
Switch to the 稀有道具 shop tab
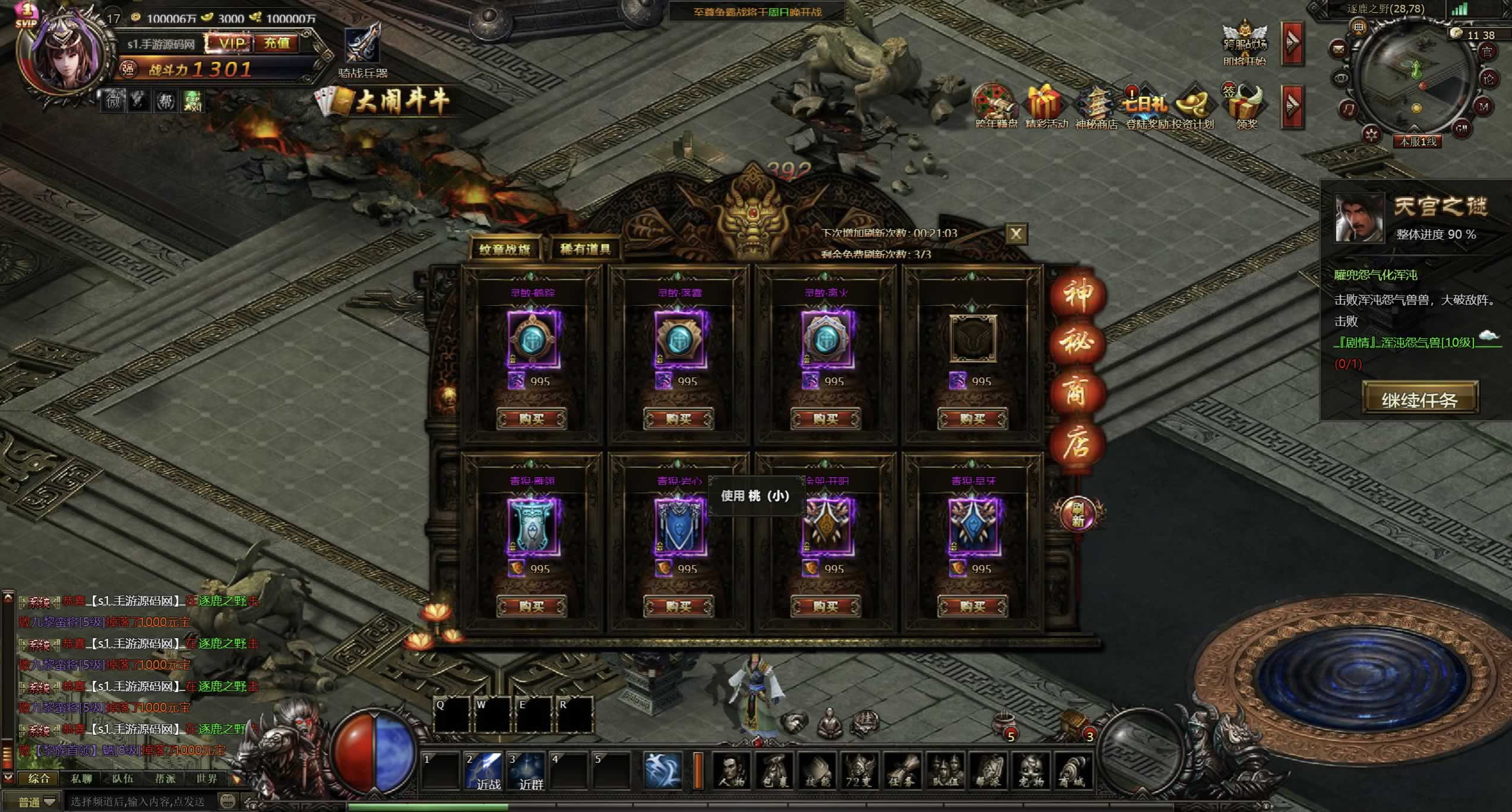pos(586,249)
